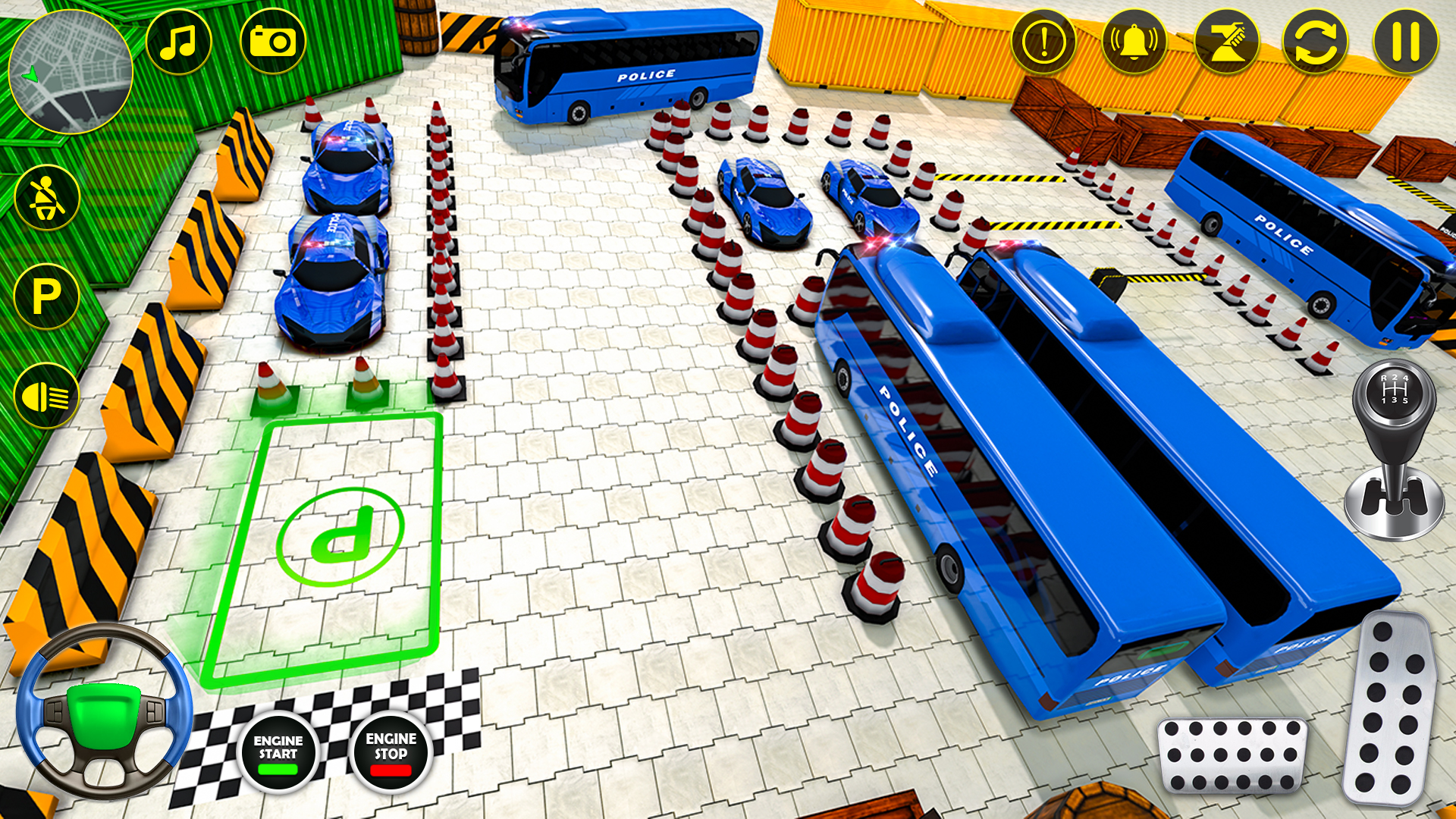
Task: Toggle the background music note icon
Action: coord(179,43)
